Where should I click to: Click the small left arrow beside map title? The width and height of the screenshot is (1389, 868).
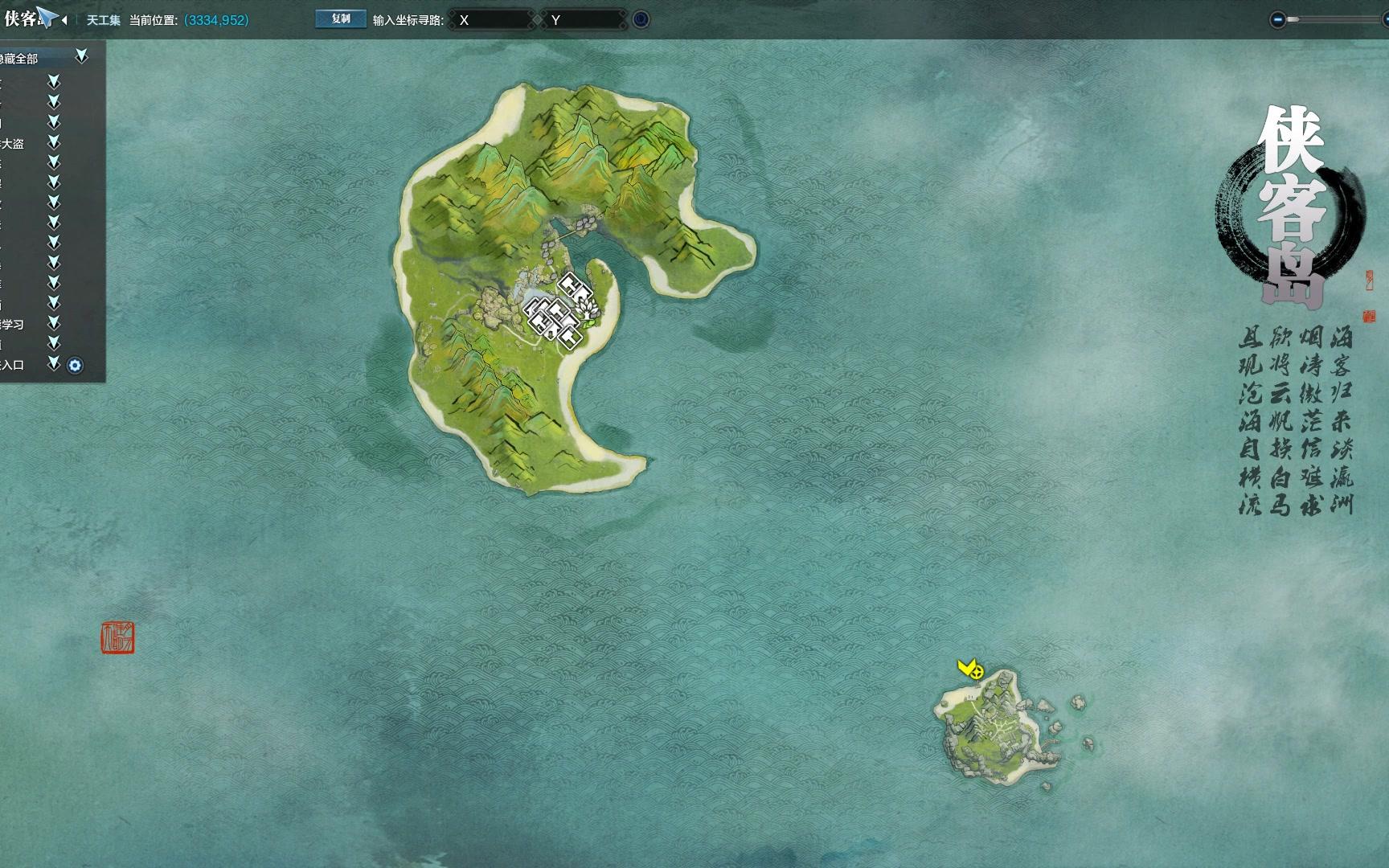(64, 20)
